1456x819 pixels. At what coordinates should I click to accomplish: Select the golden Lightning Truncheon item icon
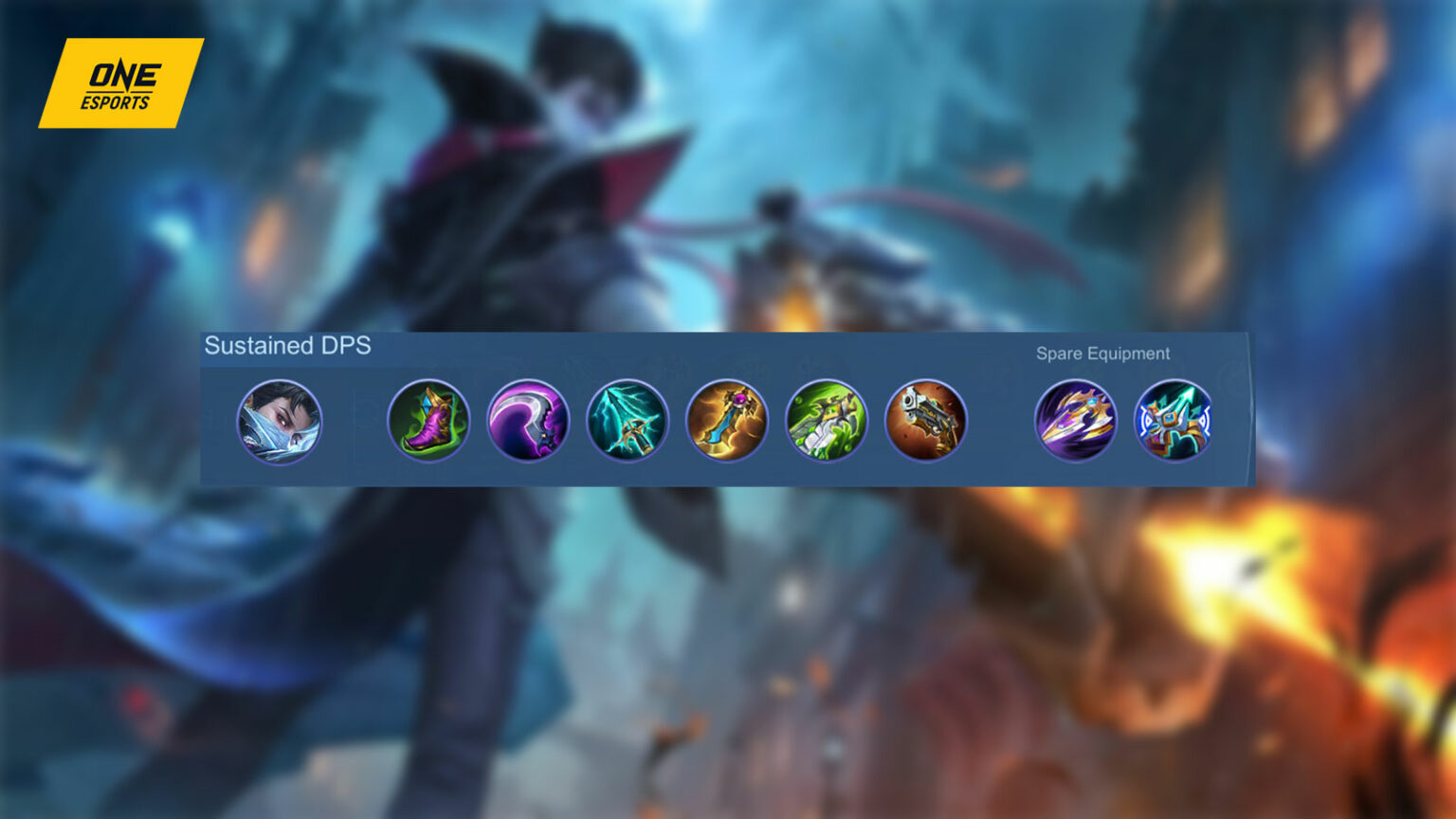(726, 423)
